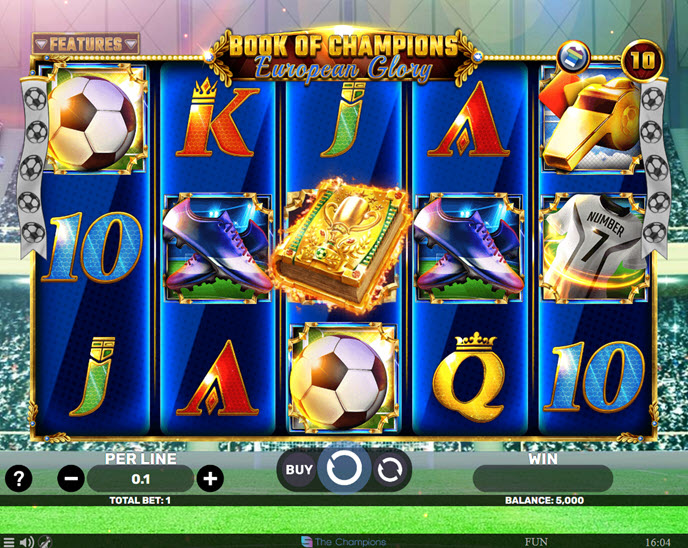Decrease the per line bet
This screenshot has height=548, width=688.
[72, 478]
